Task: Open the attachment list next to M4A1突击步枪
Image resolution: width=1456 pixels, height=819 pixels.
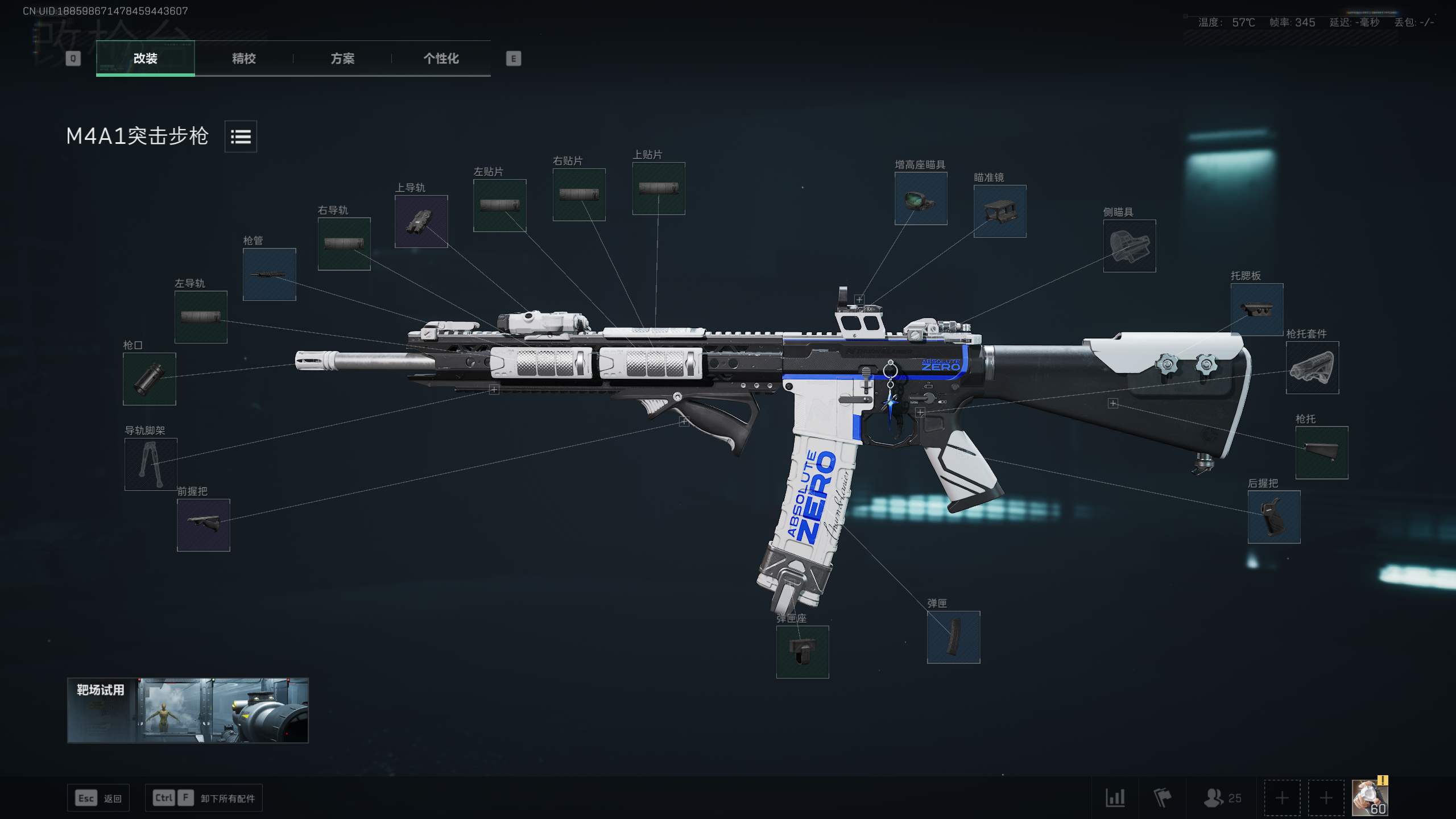Action: tap(240, 137)
